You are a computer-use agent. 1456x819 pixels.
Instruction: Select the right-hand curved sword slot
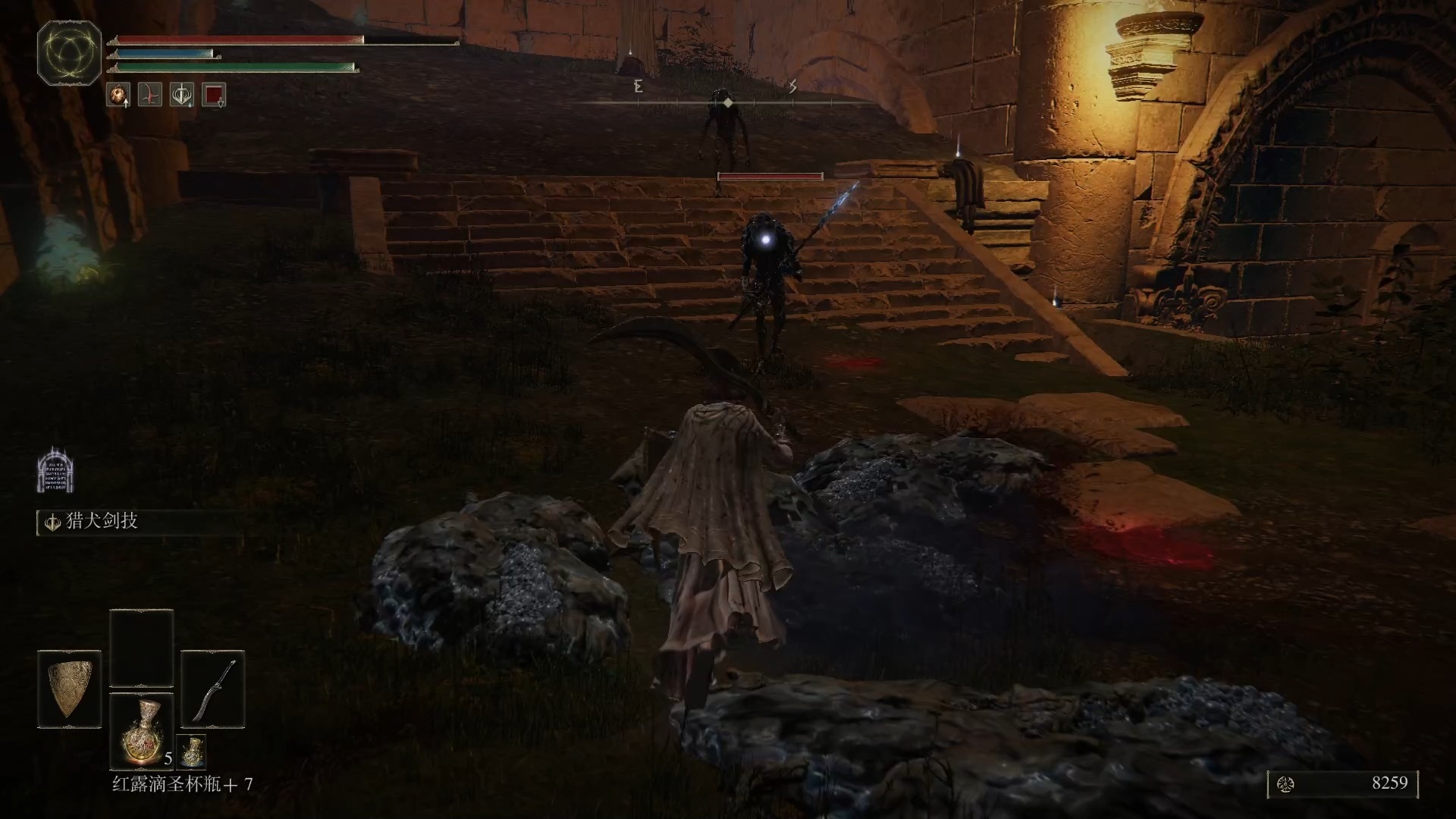coord(213,689)
